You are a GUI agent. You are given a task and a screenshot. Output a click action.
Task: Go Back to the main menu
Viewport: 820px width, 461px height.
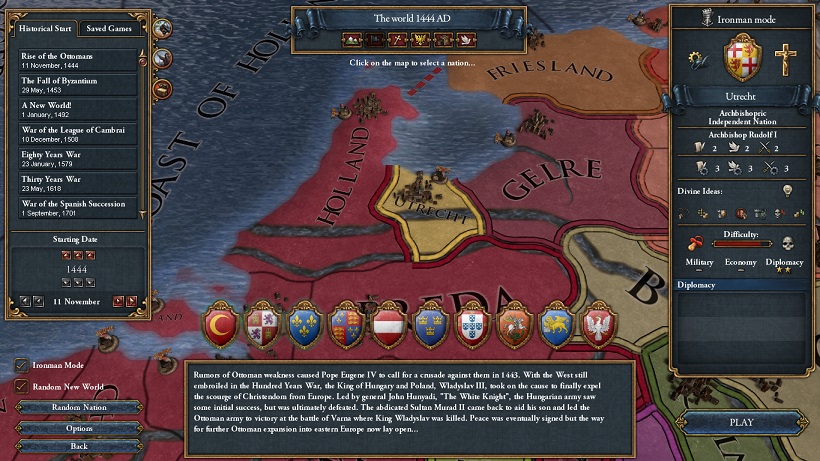click(x=79, y=445)
